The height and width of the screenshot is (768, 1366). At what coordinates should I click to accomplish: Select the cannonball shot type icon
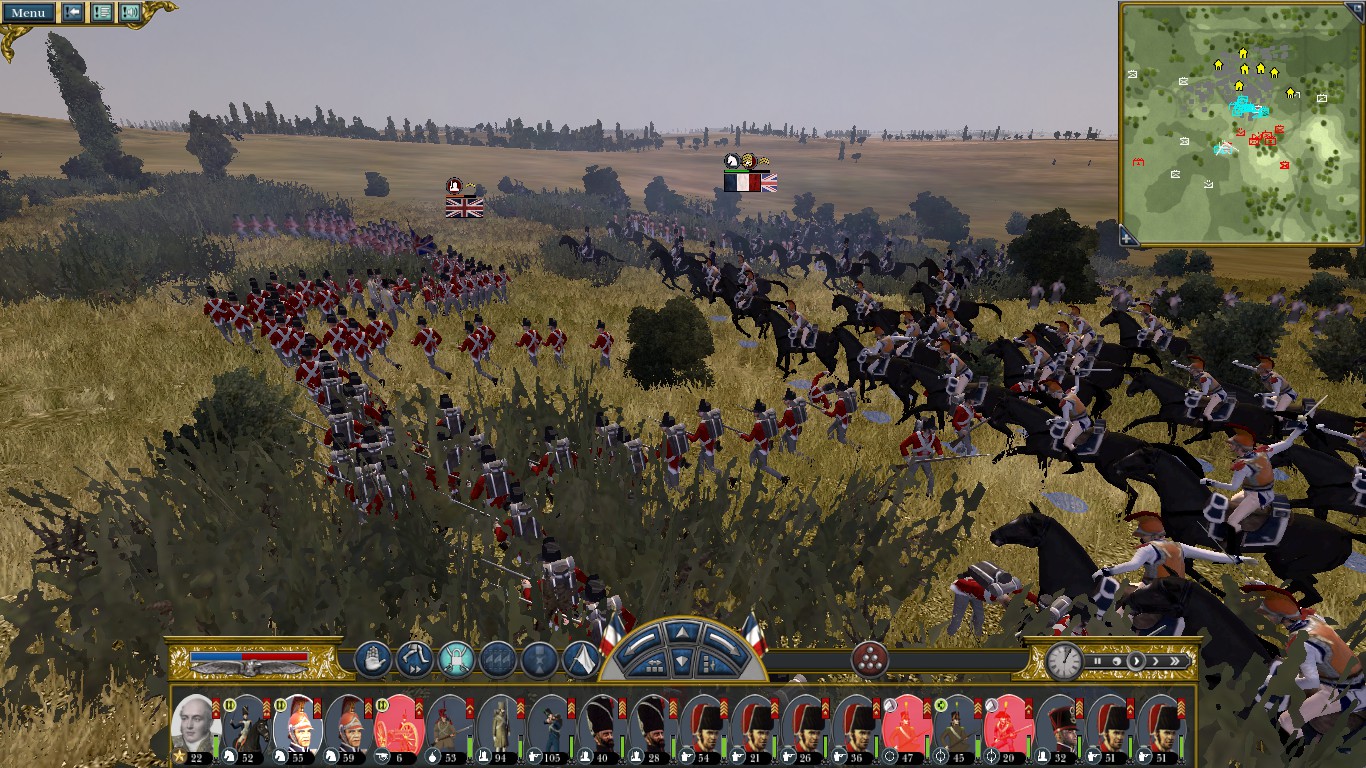pyautogui.click(x=870, y=660)
